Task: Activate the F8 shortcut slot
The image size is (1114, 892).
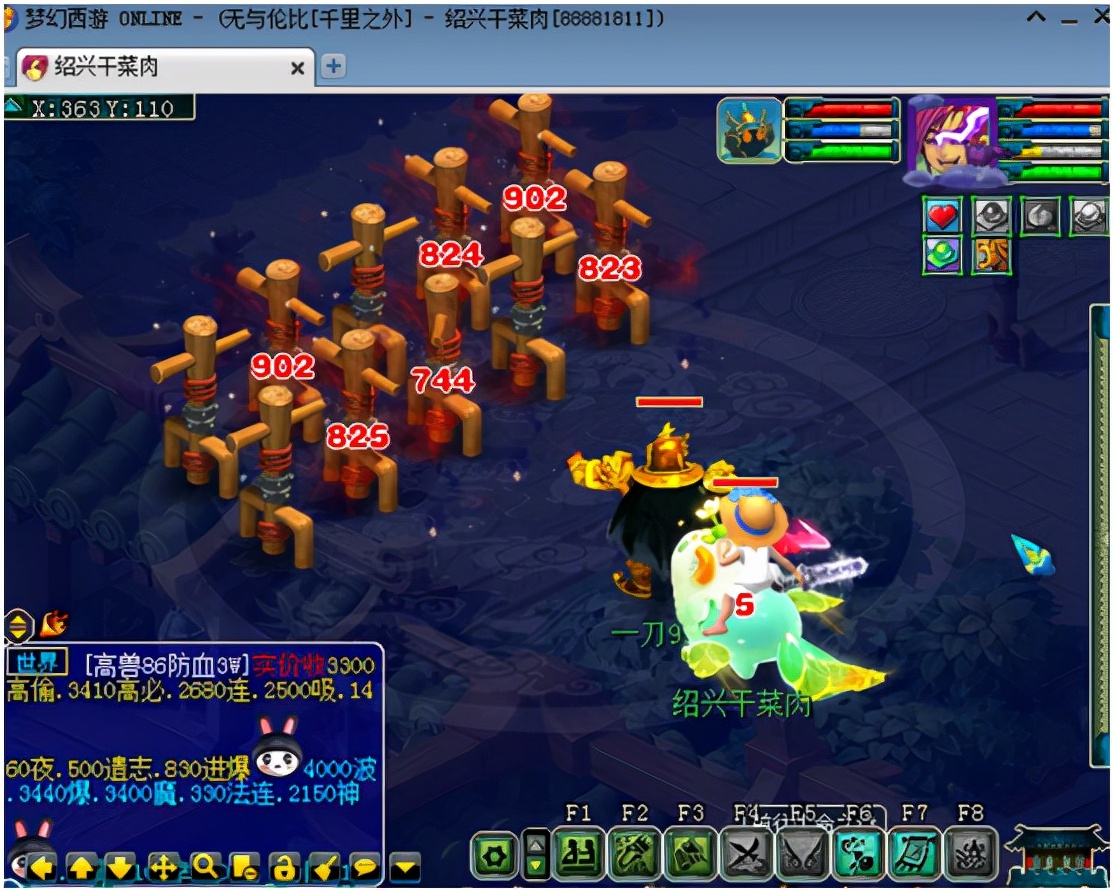Action: 970,856
